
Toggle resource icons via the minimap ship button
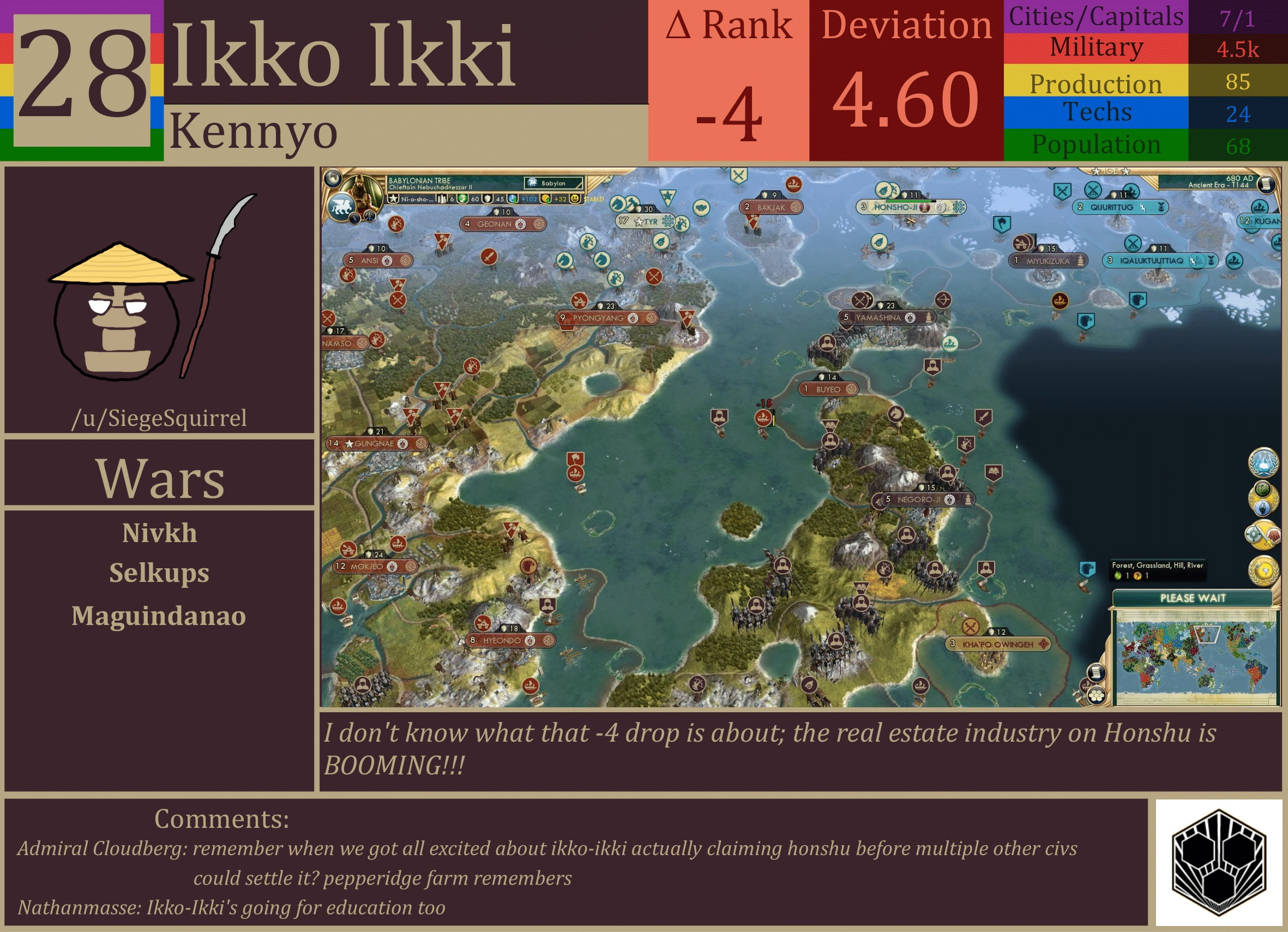pos(1086,687)
